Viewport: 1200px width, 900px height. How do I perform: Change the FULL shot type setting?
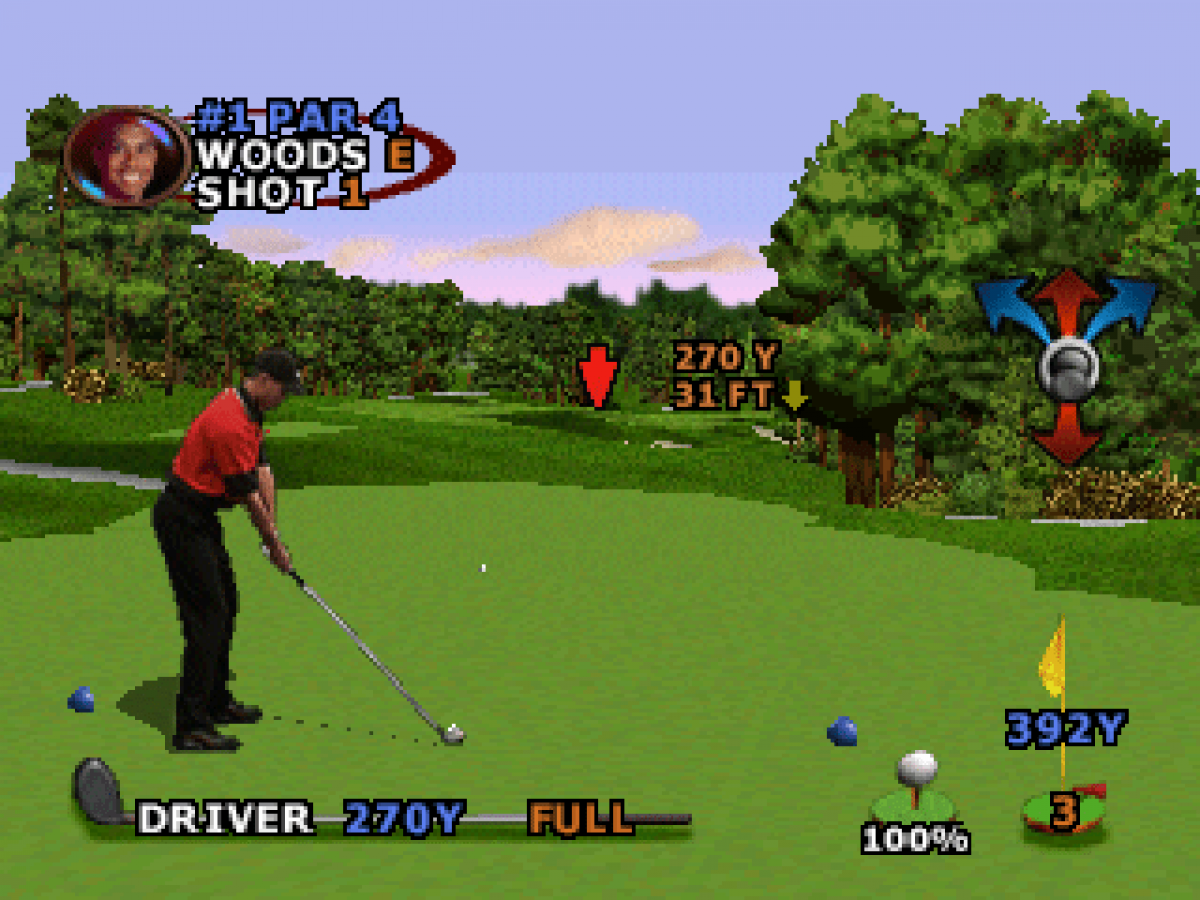pyautogui.click(x=581, y=818)
